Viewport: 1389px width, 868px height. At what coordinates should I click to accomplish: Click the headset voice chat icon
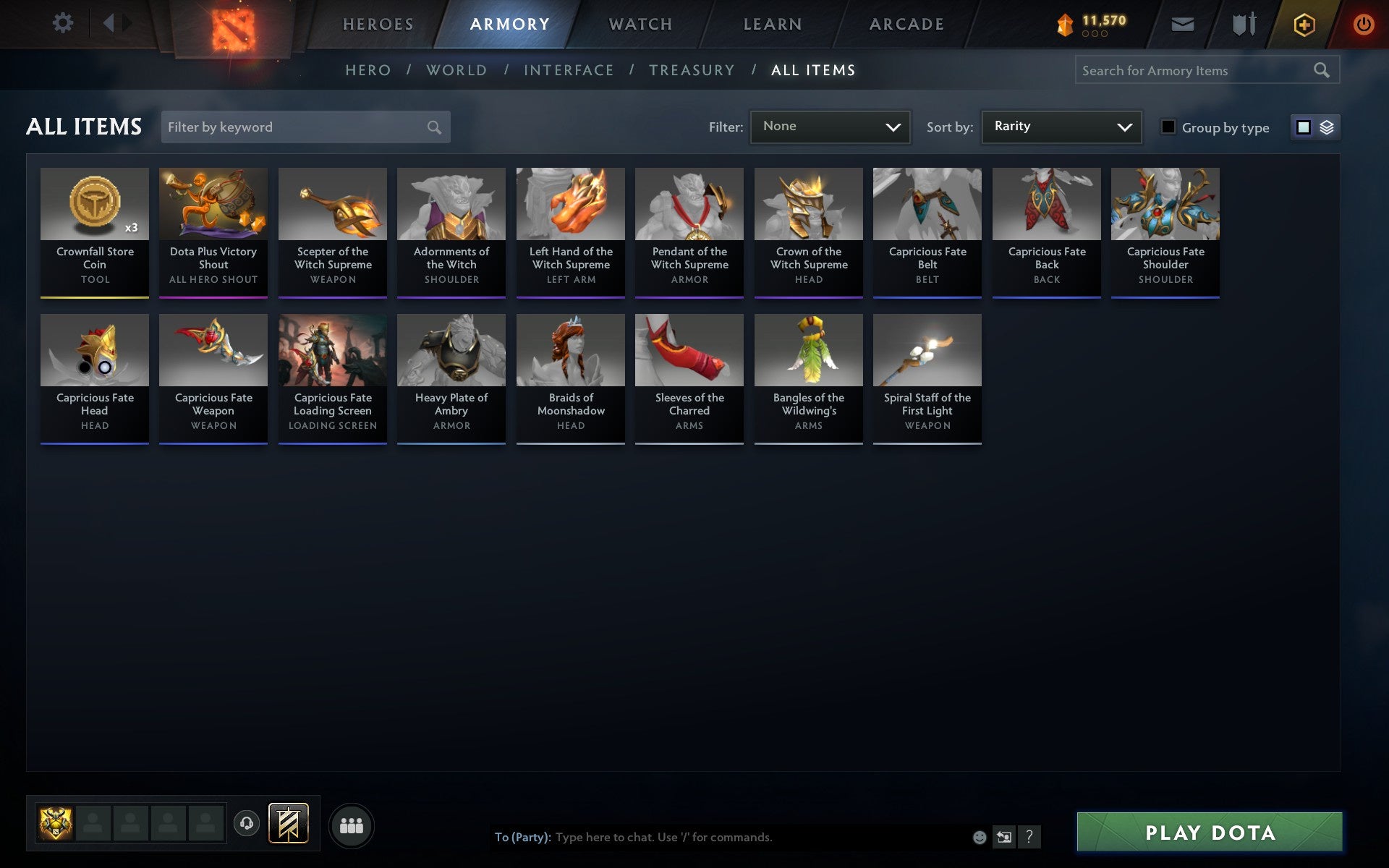click(x=246, y=822)
